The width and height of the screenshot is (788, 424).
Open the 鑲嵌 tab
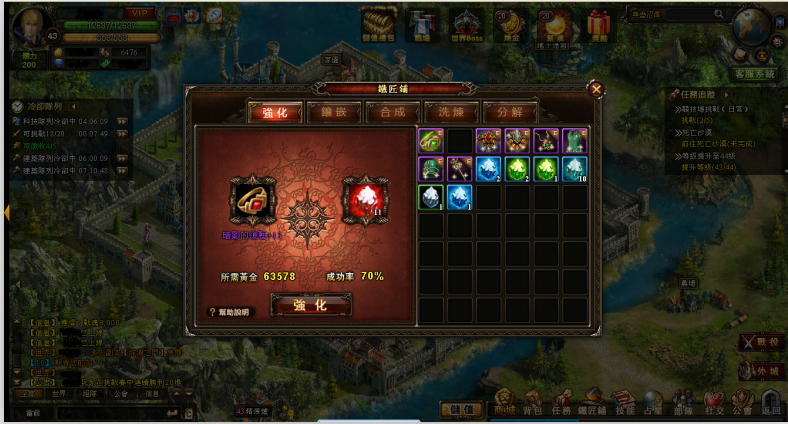334,111
